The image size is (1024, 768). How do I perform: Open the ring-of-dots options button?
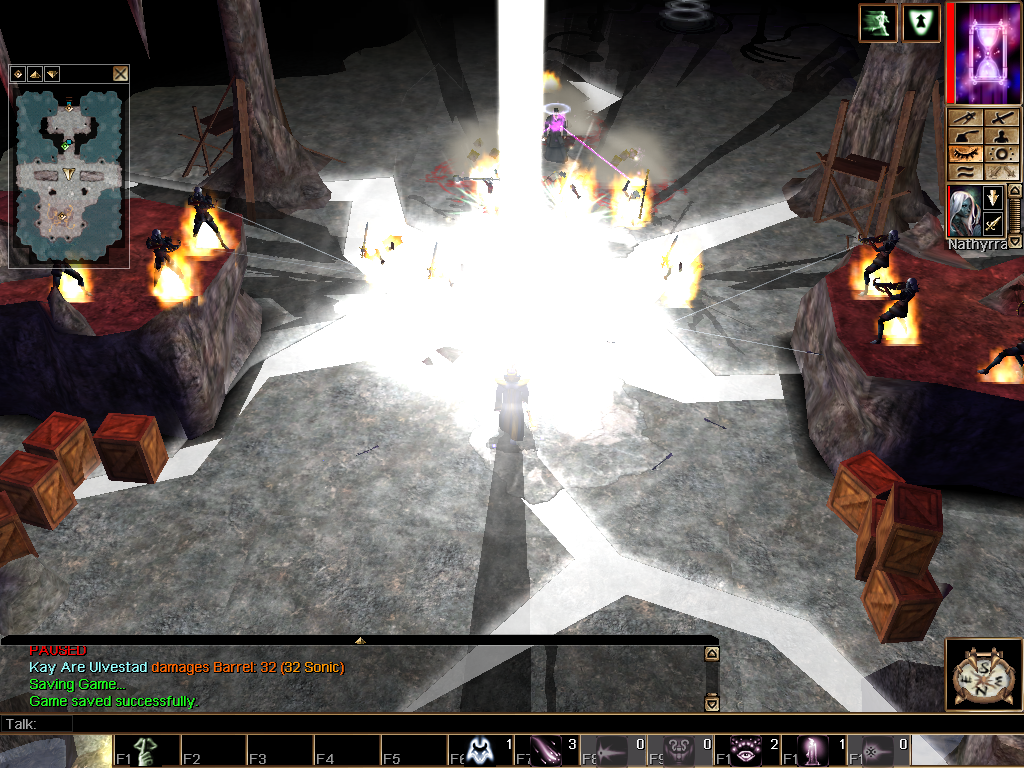coord(1001,155)
